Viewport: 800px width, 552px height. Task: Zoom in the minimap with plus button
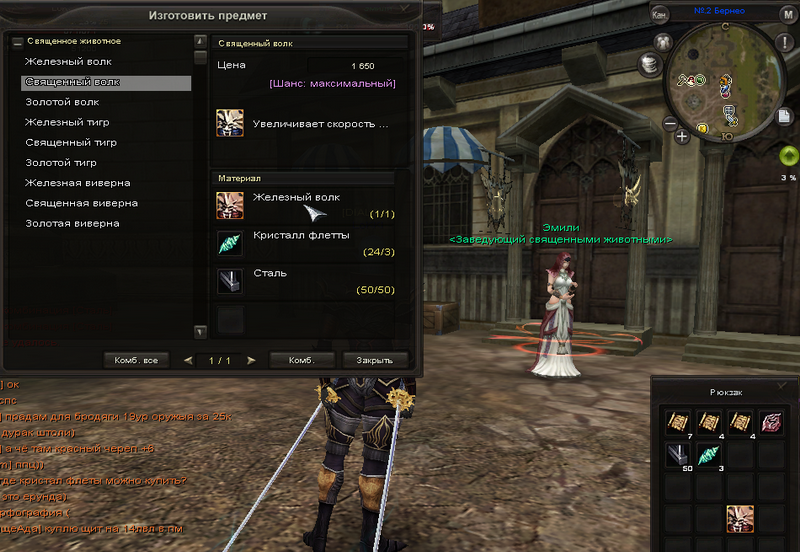683,137
